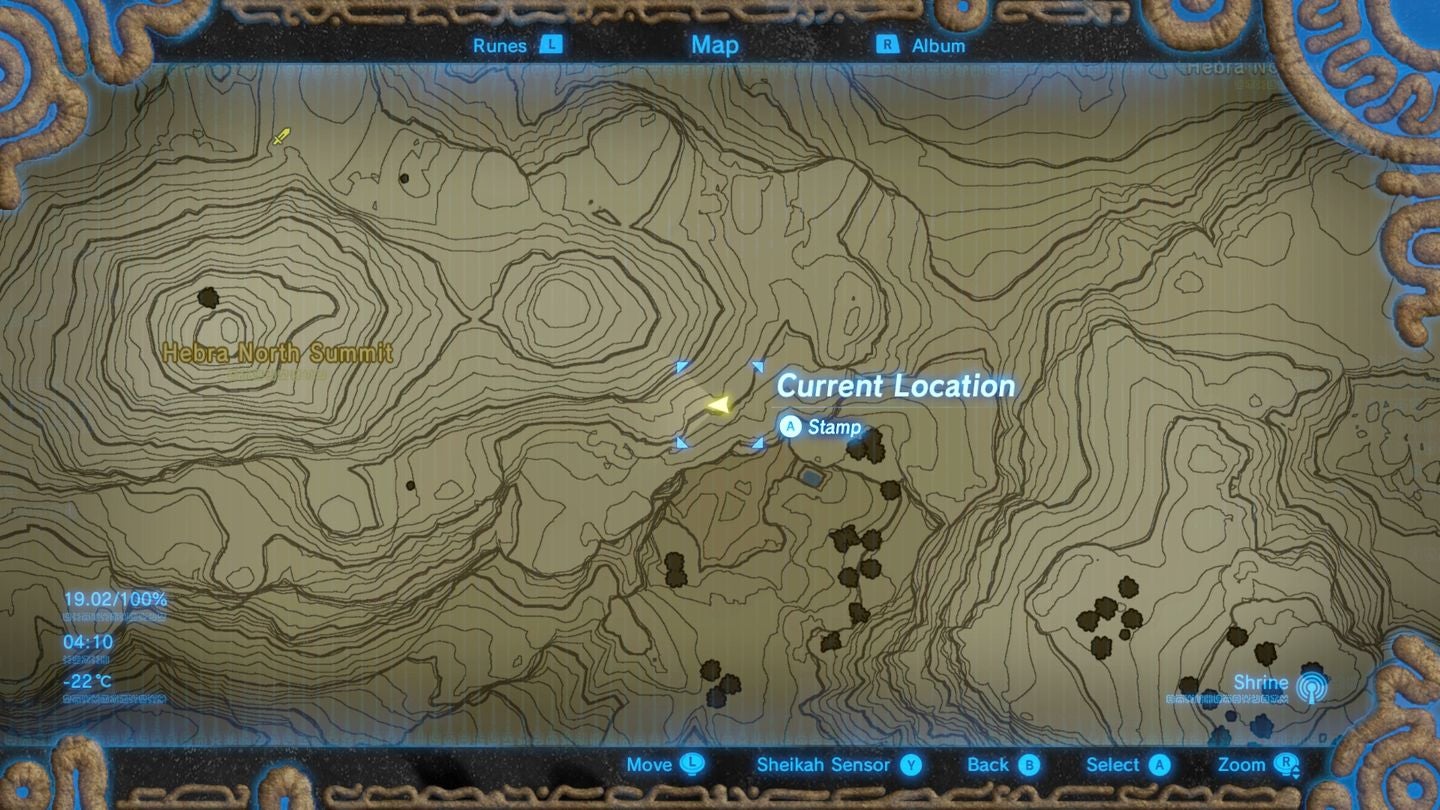Select the Current Location arrow cursor
This screenshot has height=810, width=1440.
point(718,405)
